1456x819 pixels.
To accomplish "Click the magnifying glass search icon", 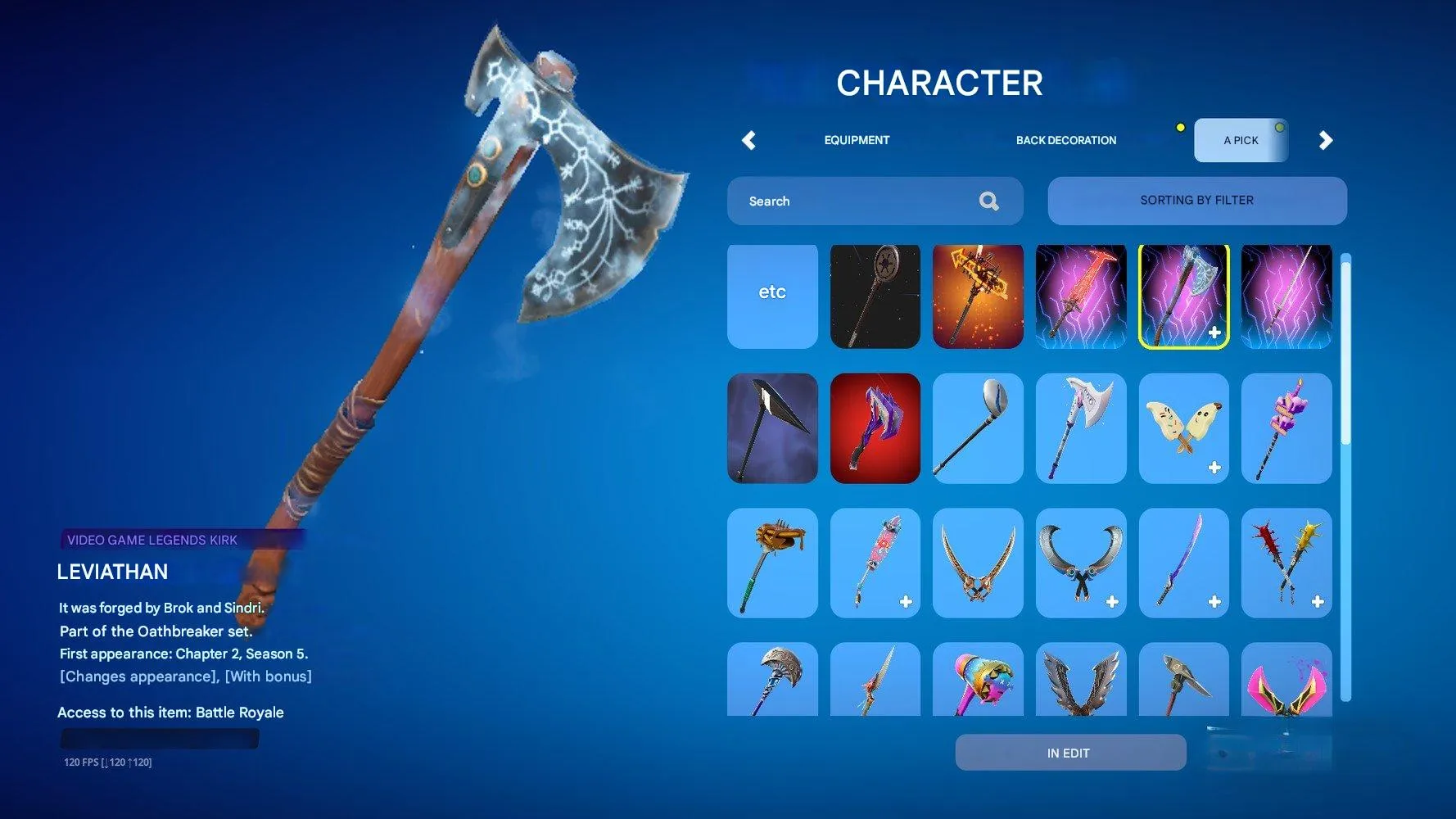I will [989, 201].
